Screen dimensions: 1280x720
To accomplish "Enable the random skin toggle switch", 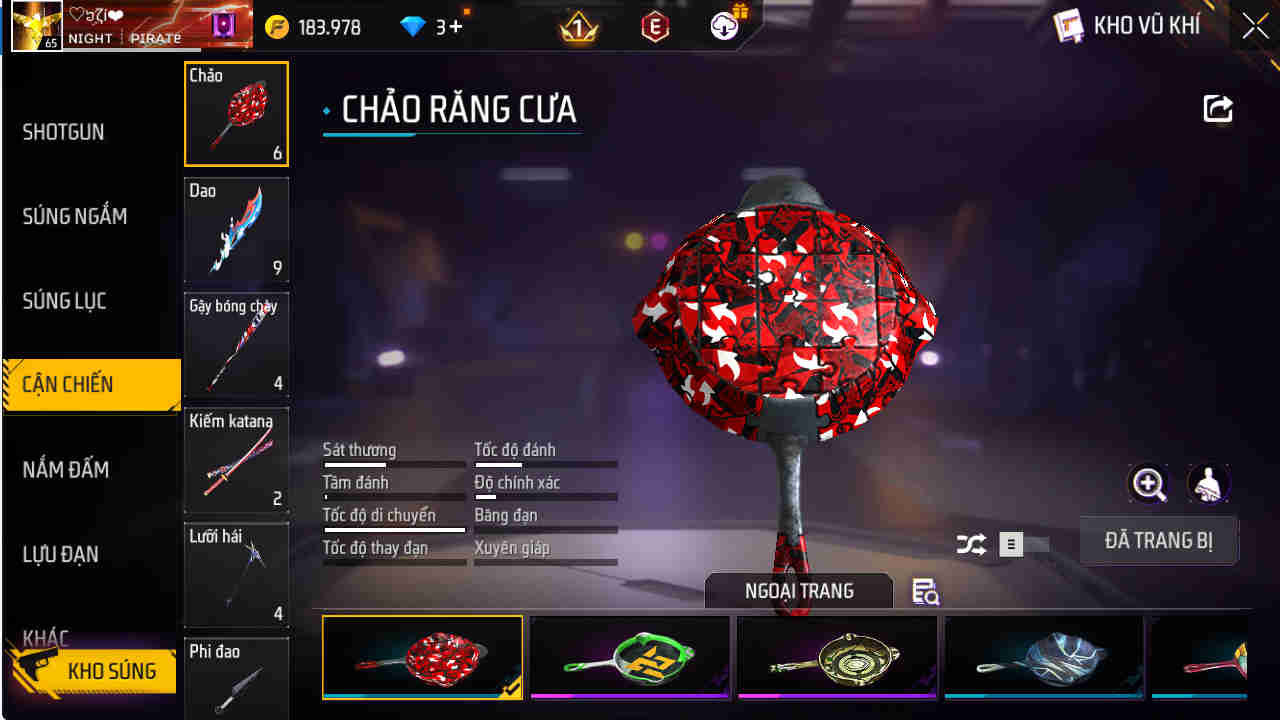I will coord(1010,543).
